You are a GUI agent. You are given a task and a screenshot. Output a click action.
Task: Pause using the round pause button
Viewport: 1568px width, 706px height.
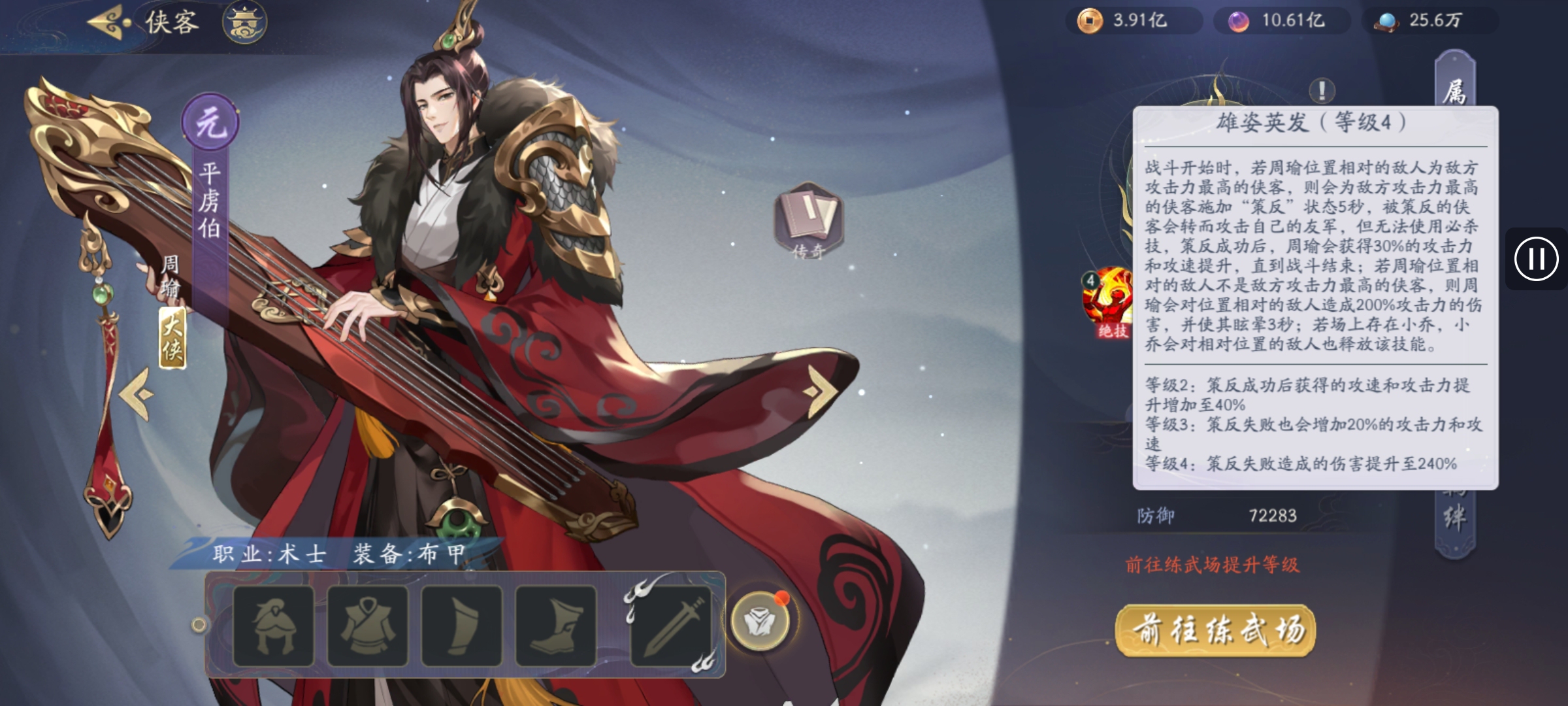(x=1536, y=259)
